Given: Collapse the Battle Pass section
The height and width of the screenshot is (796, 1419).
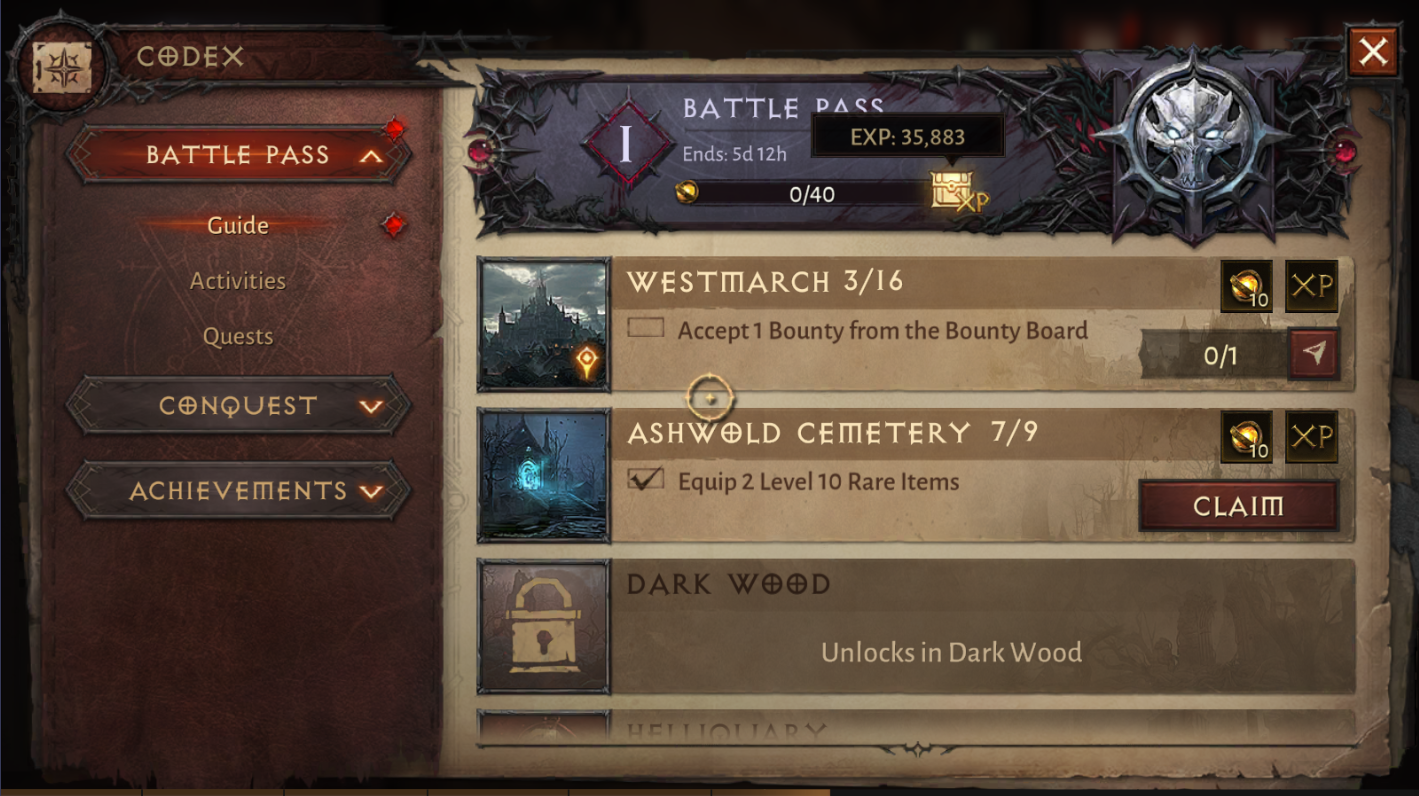Looking at the screenshot, I should click(237, 155).
